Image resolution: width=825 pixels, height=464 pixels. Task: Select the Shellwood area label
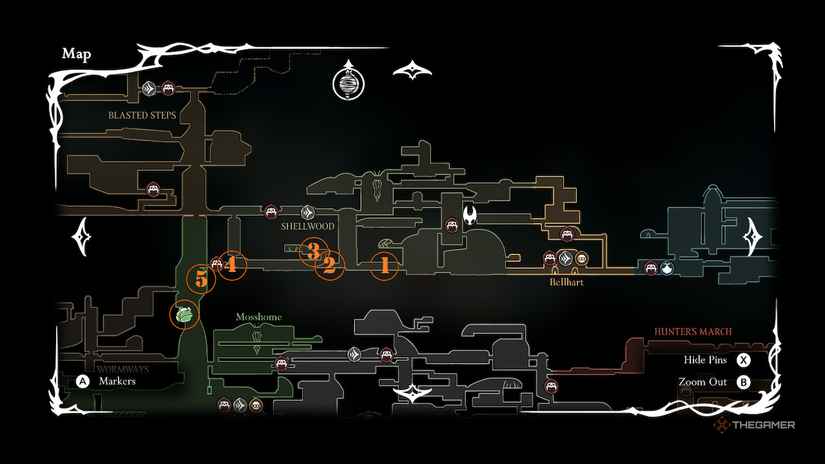(x=307, y=227)
